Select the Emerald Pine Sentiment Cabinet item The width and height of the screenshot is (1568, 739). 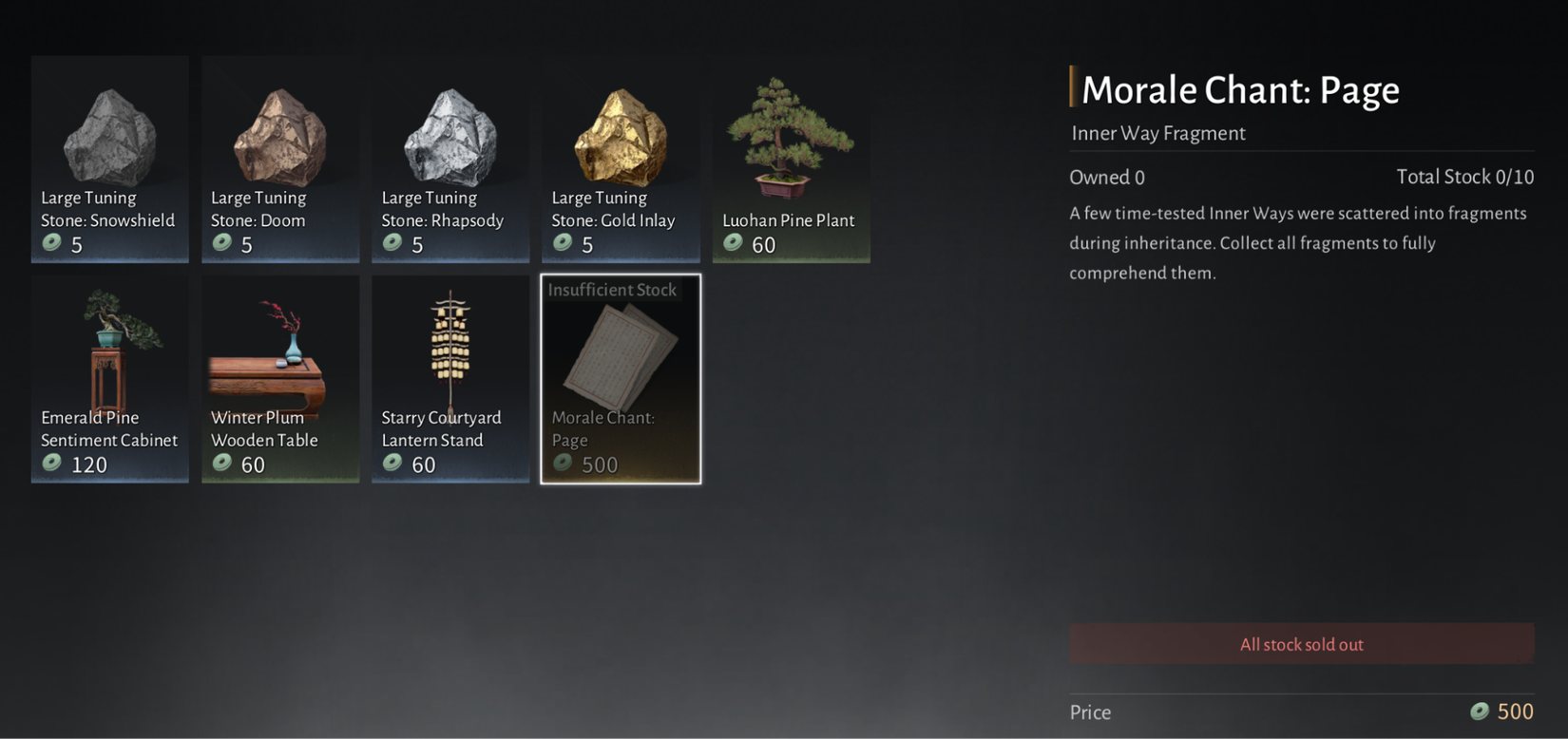[x=109, y=351]
